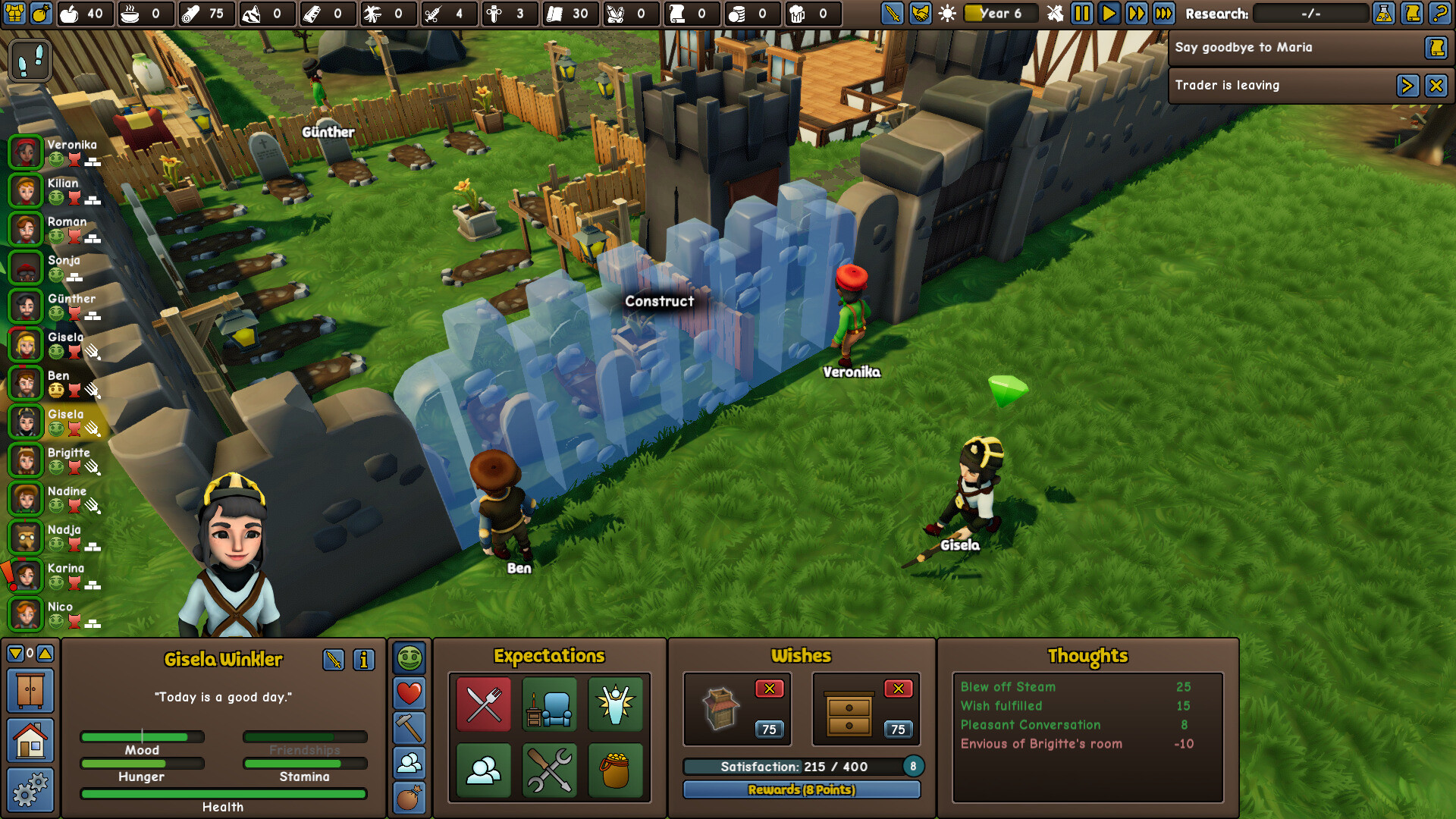Open the house building menu

[x=28, y=741]
